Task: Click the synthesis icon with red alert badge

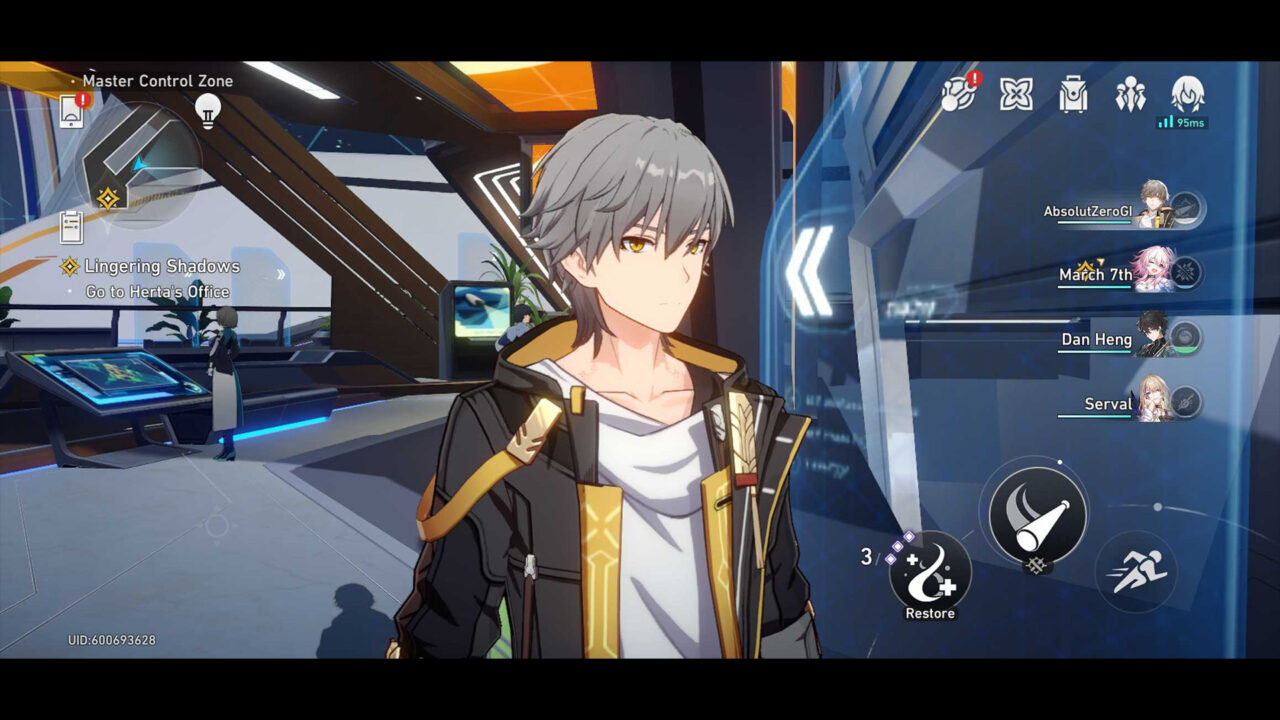Action: pyautogui.click(x=957, y=96)
